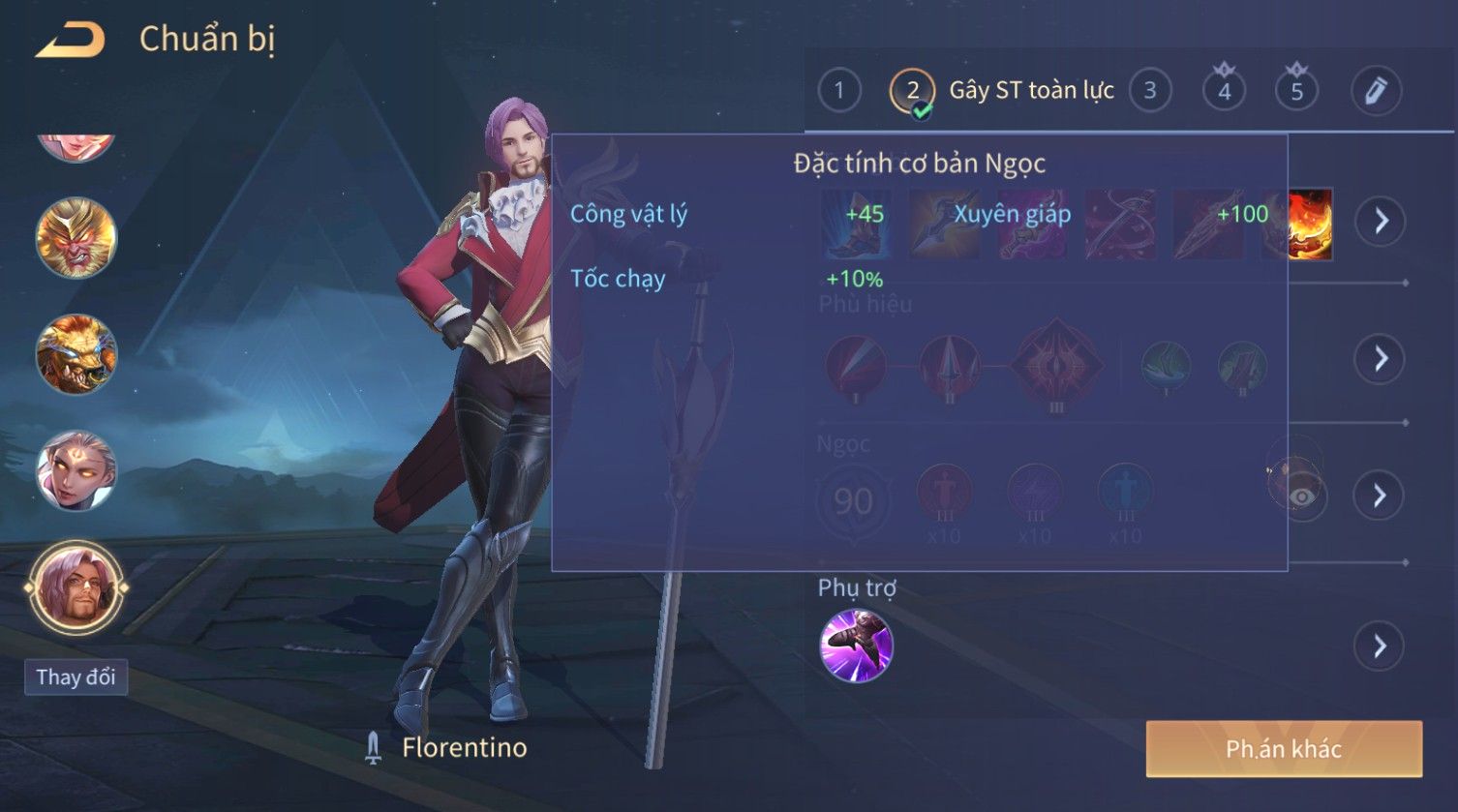This screenshot has width=1458, height=812.
Task: Click the Thay đổi hero button
Action: click(76, 677)
